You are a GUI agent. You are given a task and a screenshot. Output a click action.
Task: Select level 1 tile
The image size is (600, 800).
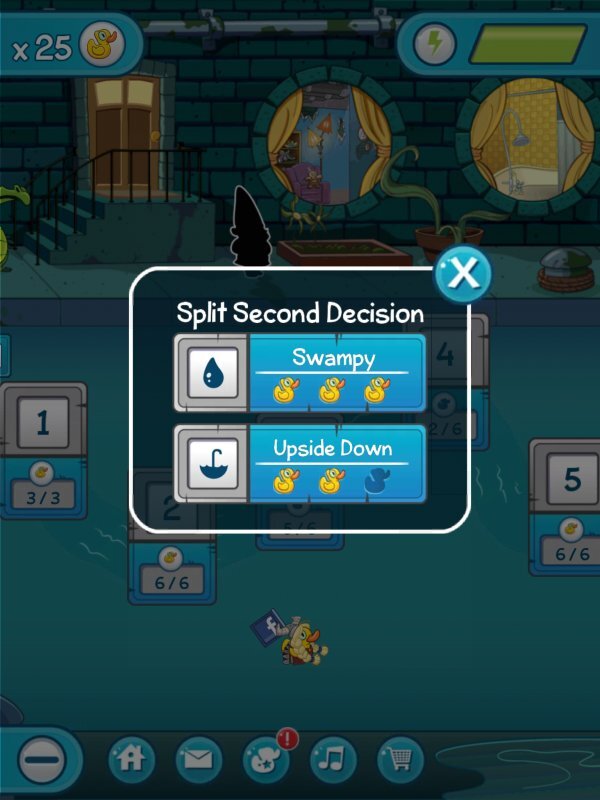pyautogui.click(x=43, y=422)
